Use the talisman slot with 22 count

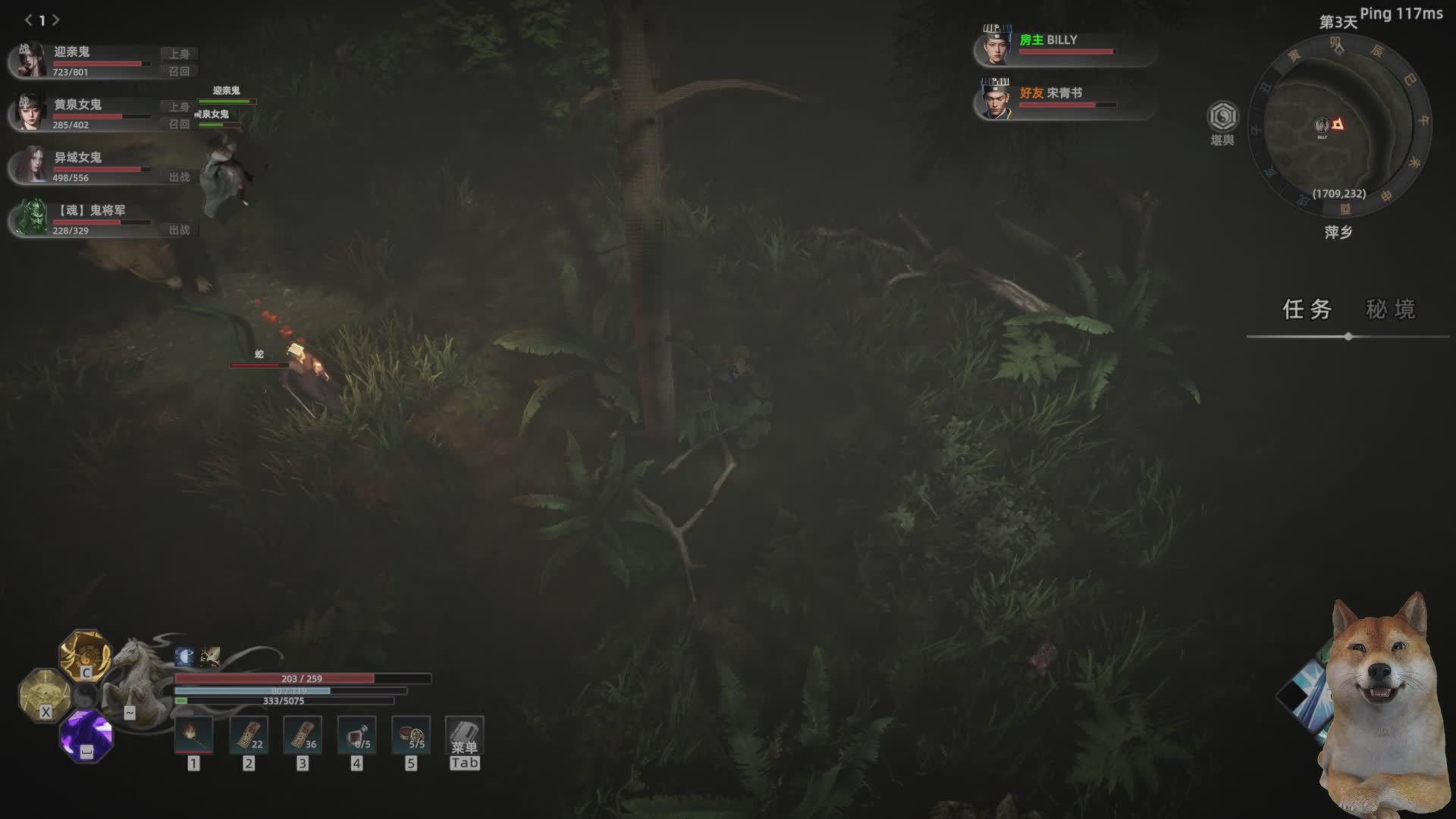[x=249, y=735]
